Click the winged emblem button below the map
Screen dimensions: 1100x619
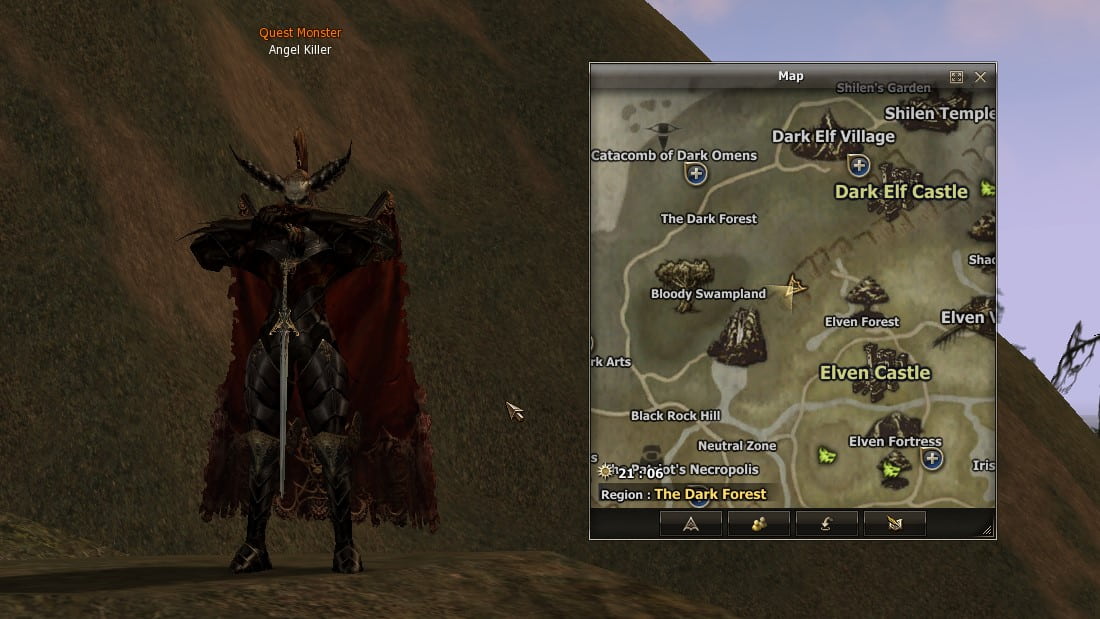coord(895,523)
